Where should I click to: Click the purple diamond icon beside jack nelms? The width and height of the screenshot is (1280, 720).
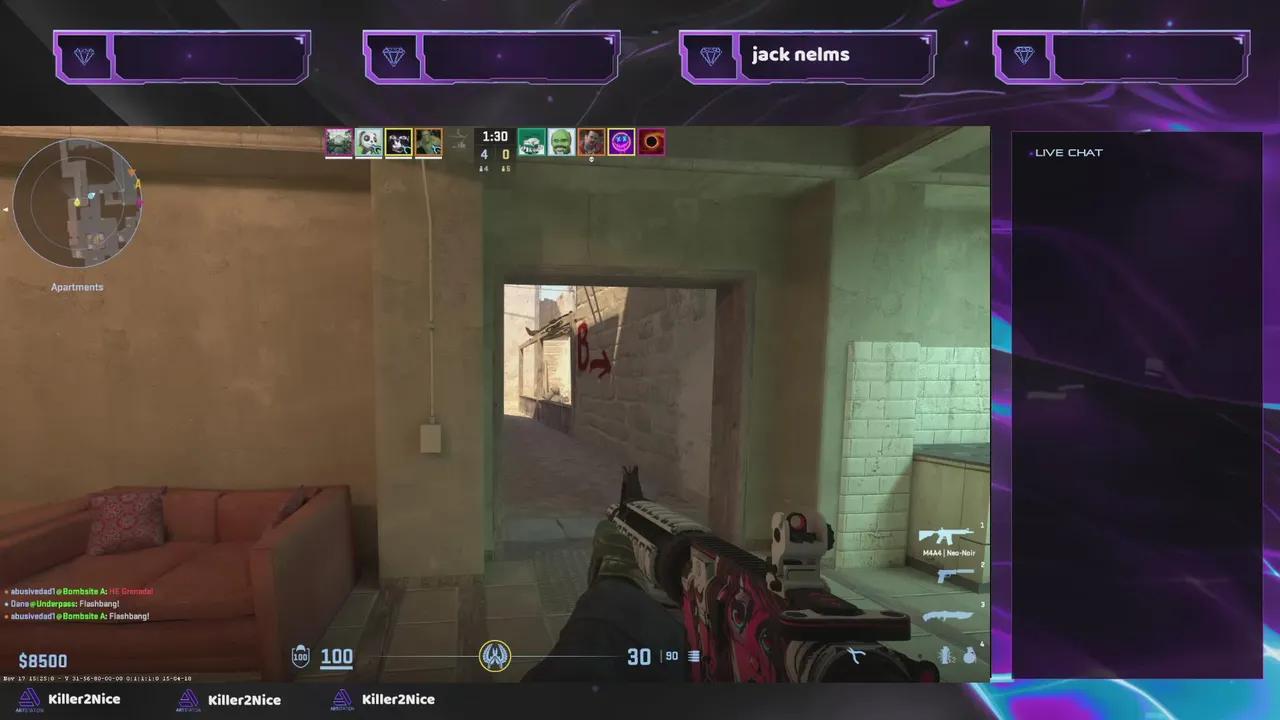(709, 56)
